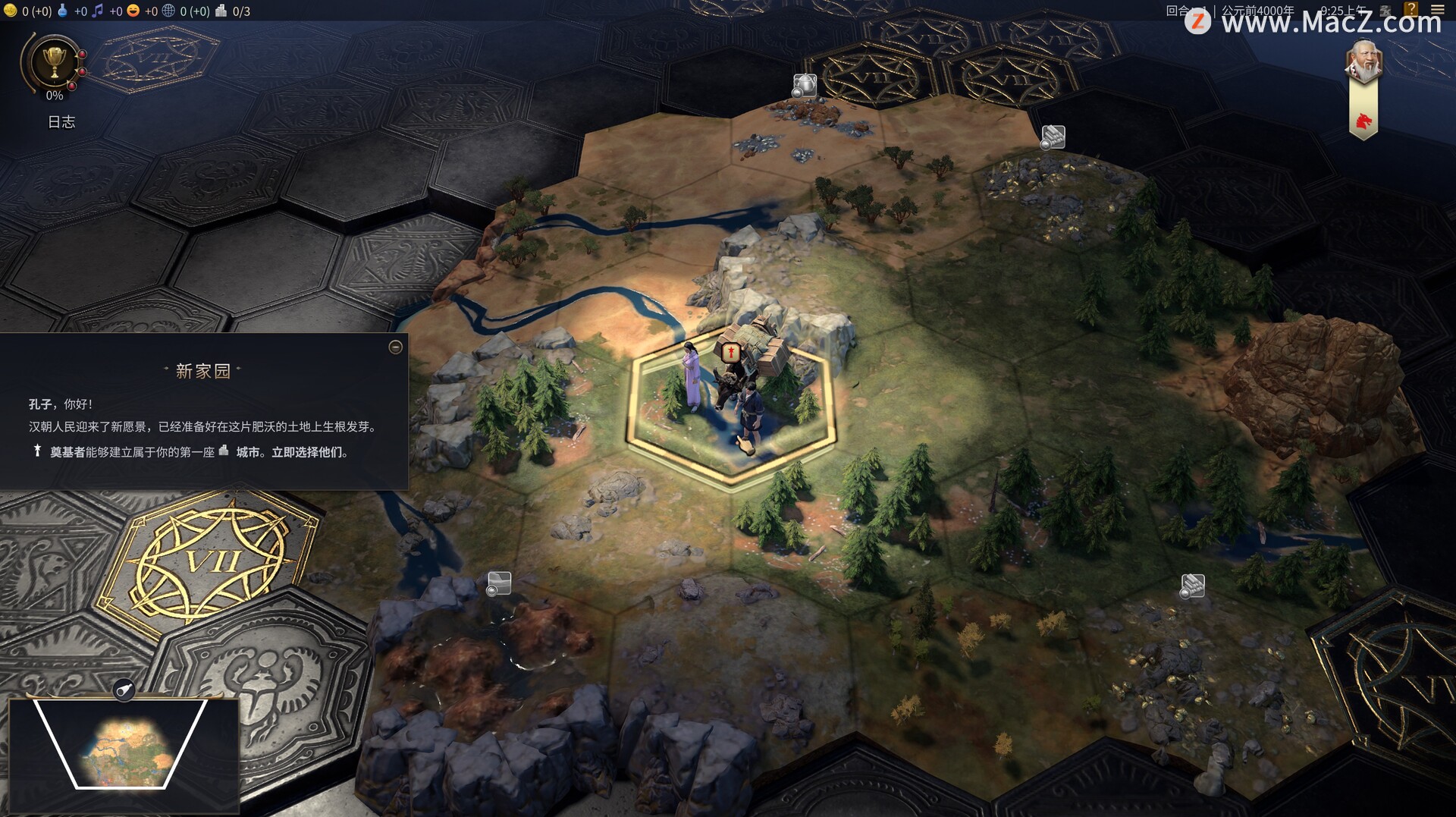Show settlement cap buildings icon details
Viewport: 1456px width, 817px height.
(221, 11)
